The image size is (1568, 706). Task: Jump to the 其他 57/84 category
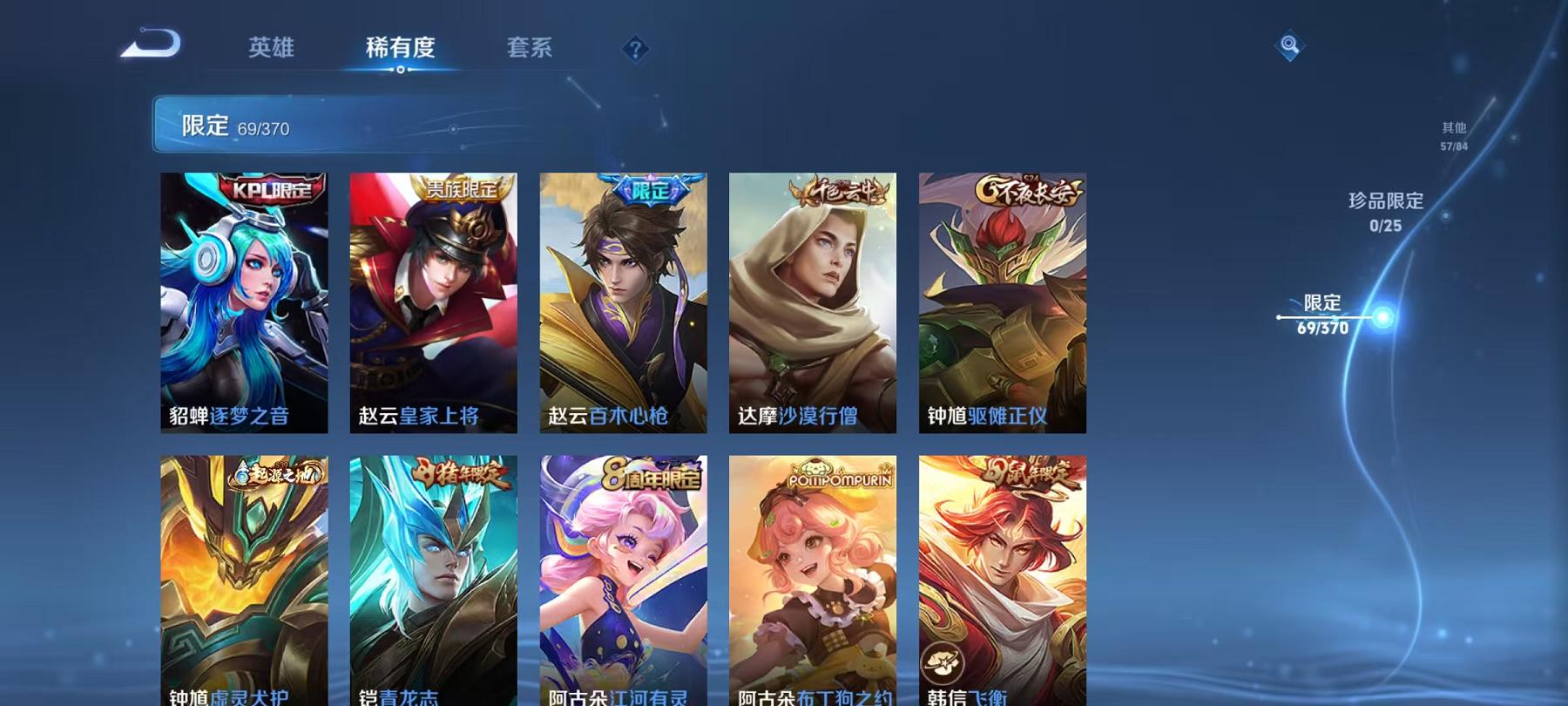1453,135
